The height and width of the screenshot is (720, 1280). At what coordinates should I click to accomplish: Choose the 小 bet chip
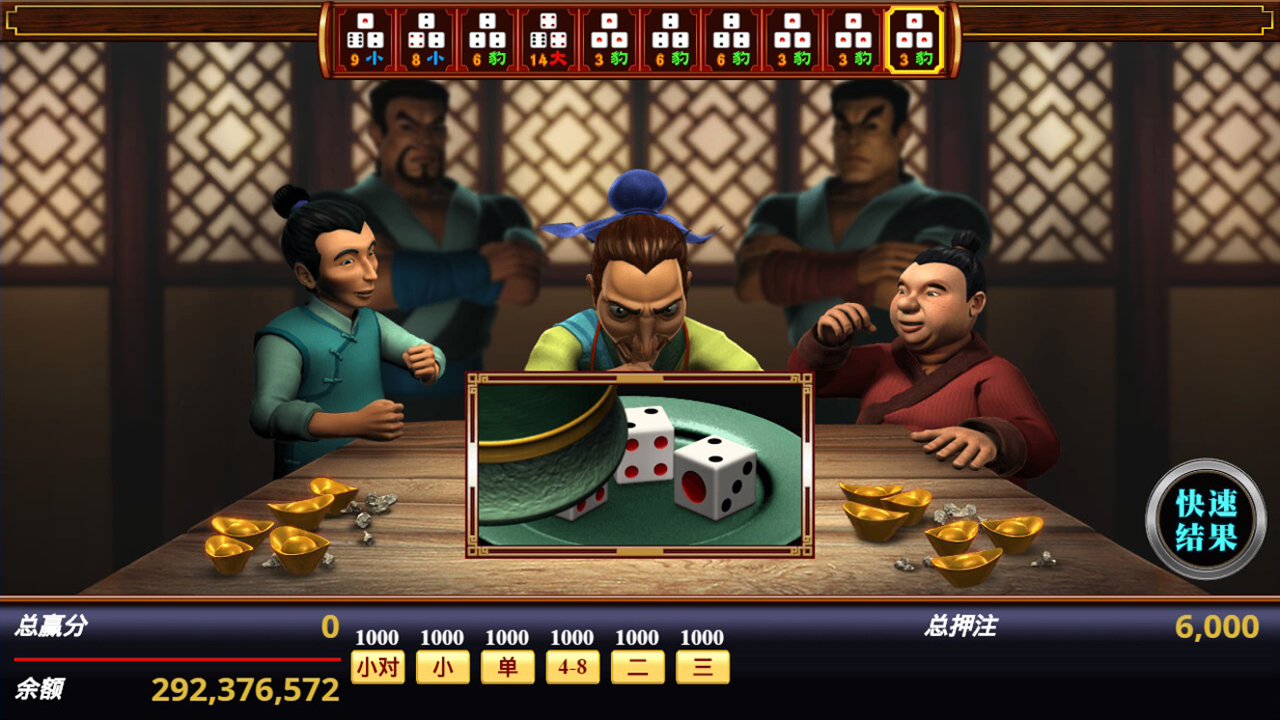click(442, 667)
